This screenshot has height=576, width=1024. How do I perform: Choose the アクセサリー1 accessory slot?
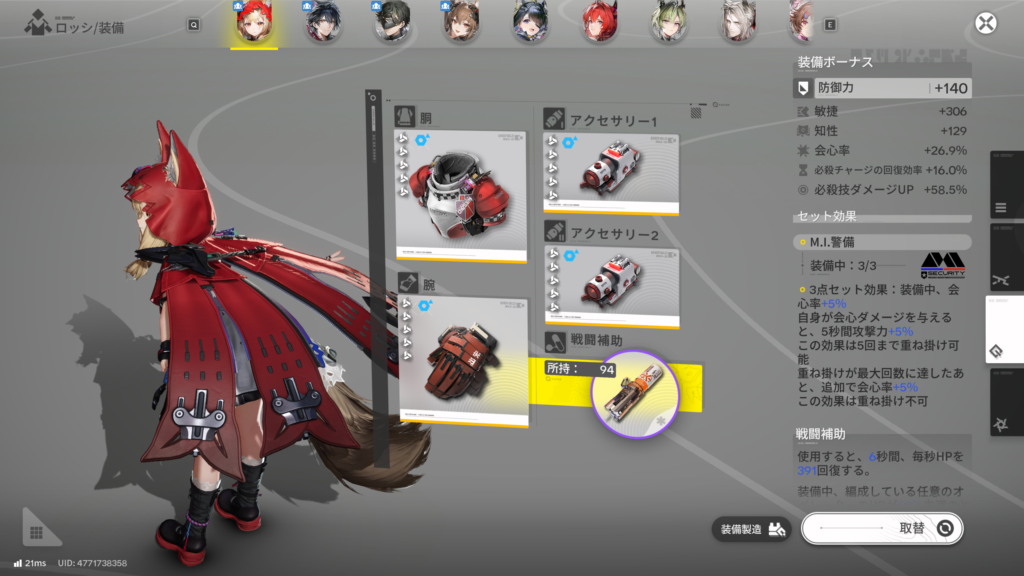611,171
